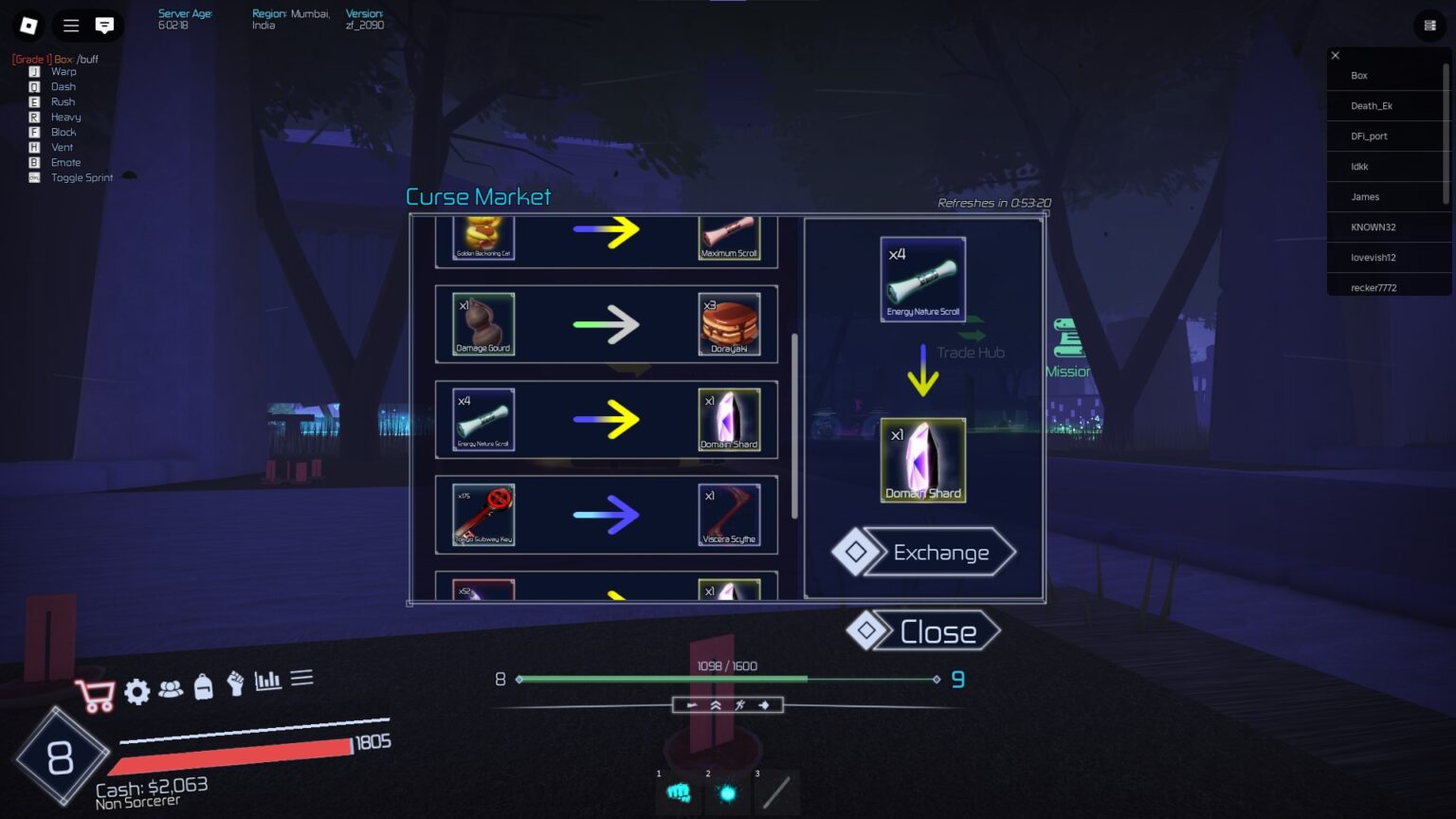Toggle the flag indicator above the hotbar
Viewport: 1456px width, 819px height.
point(690,704)
